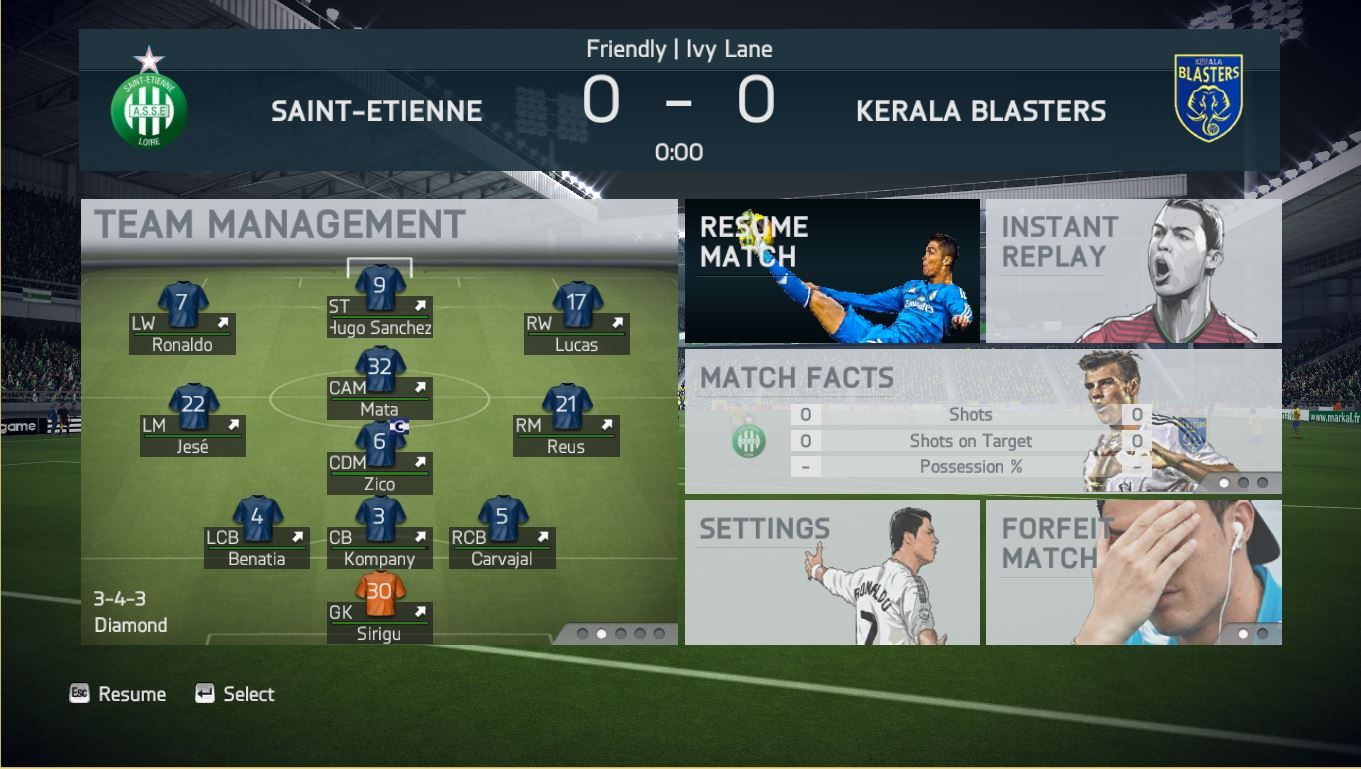
Task: Select right winger Lucas, number 17
Action: pyautogui.click(x=577, y=318)
